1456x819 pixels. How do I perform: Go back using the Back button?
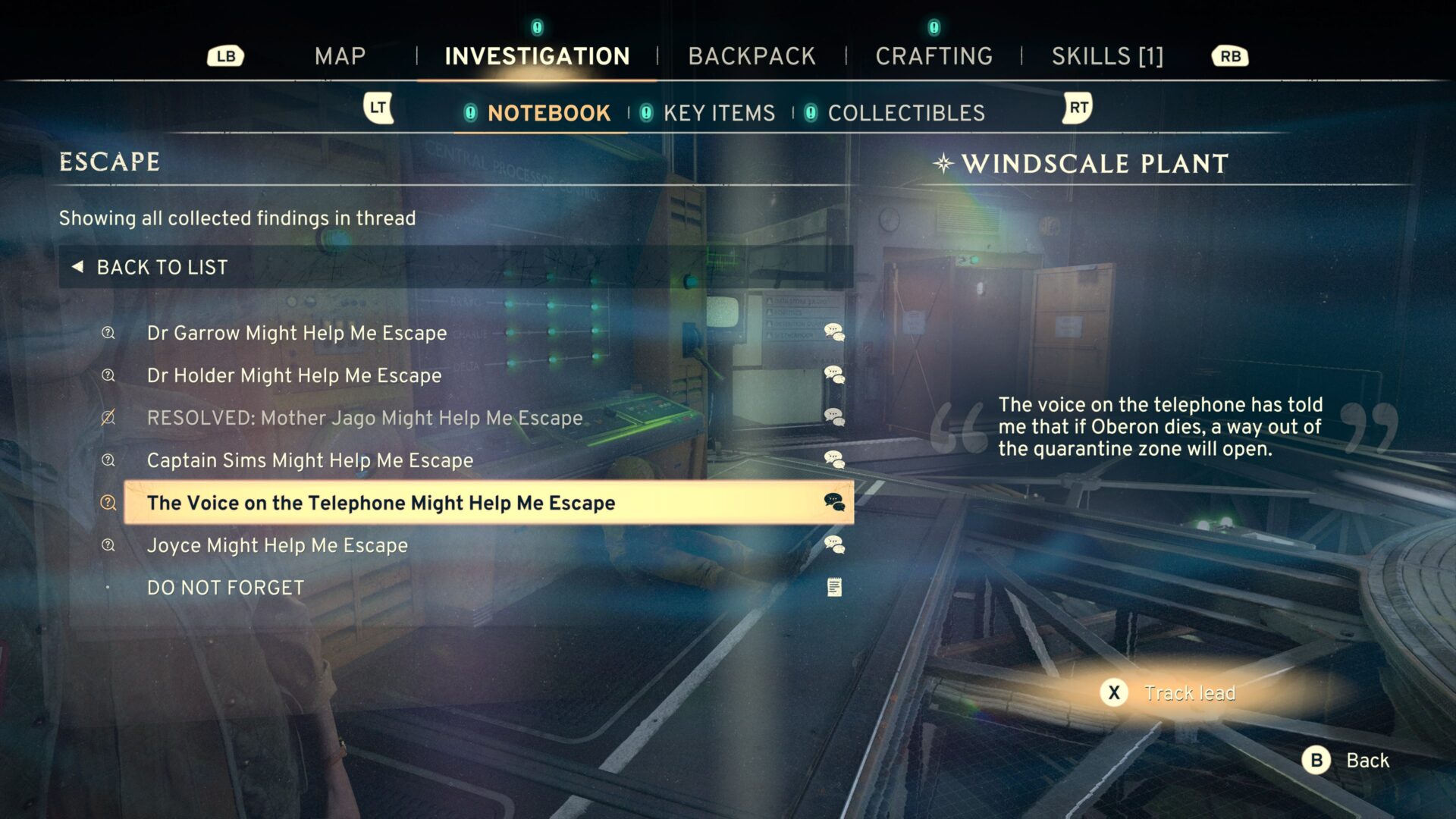pos(1346,760)
